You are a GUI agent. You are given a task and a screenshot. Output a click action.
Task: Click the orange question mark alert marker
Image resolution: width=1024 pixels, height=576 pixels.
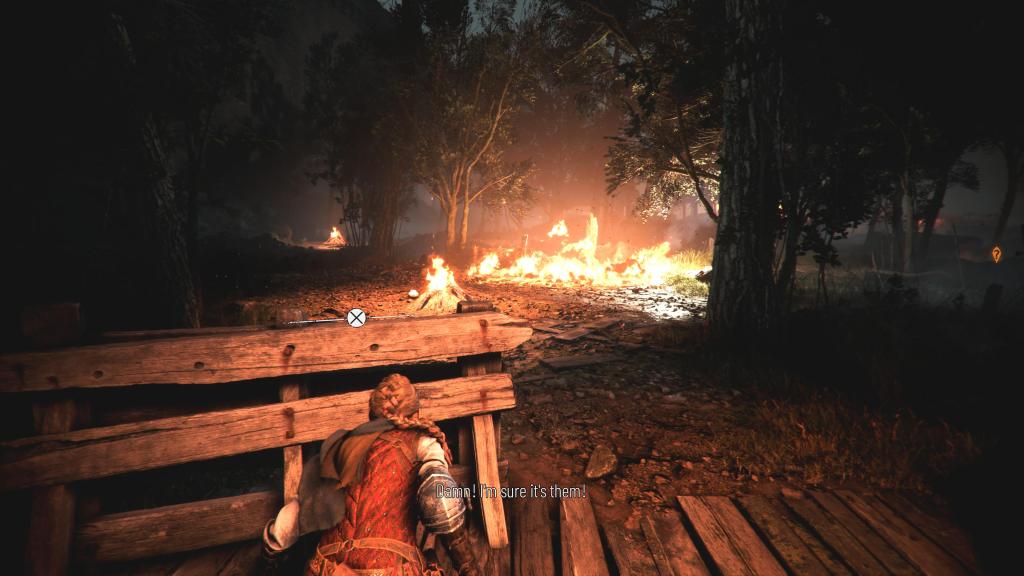pos(996,254)
